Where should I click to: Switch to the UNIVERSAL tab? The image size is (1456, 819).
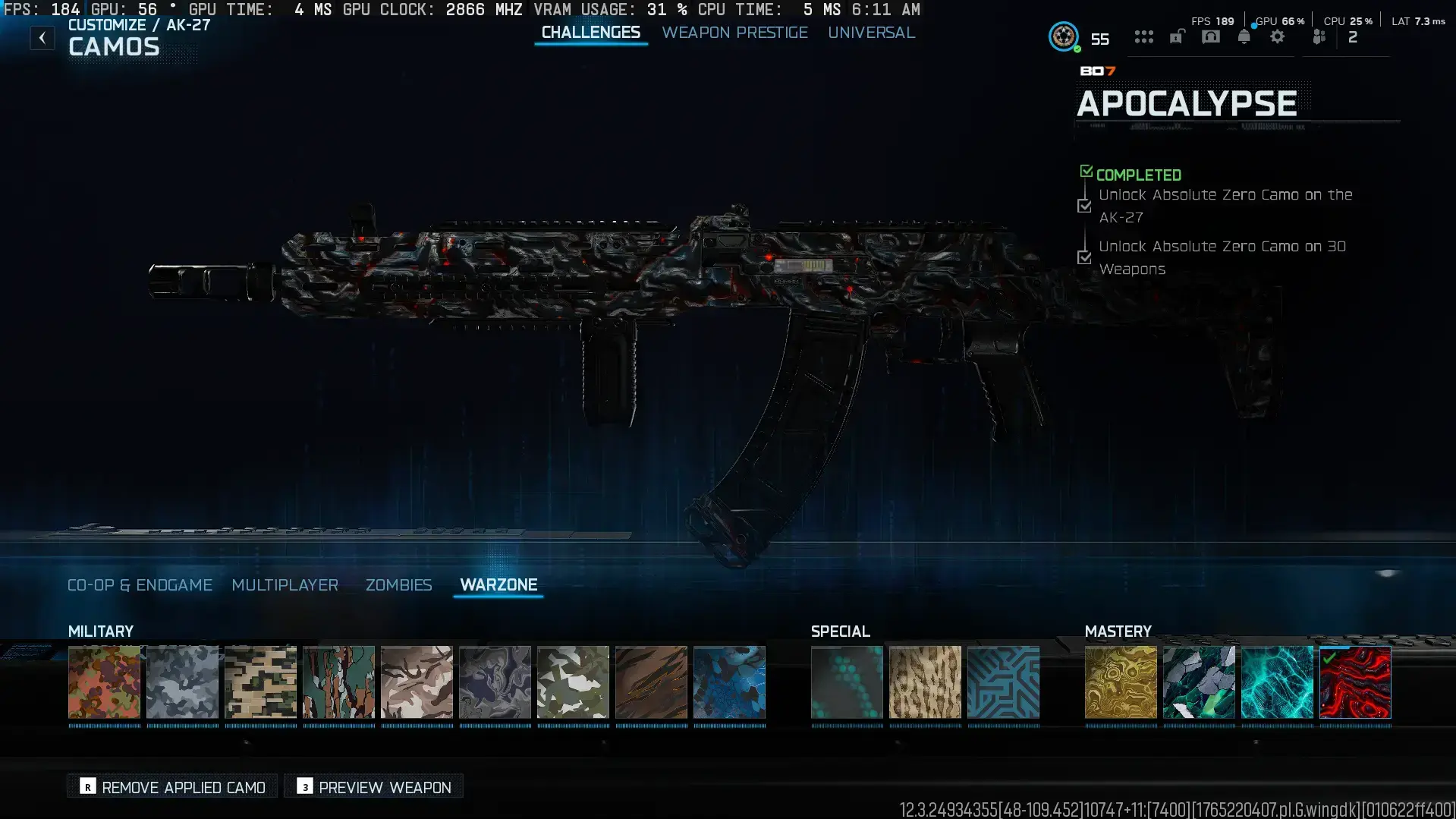pyautogui.click(x=871, y=33)
